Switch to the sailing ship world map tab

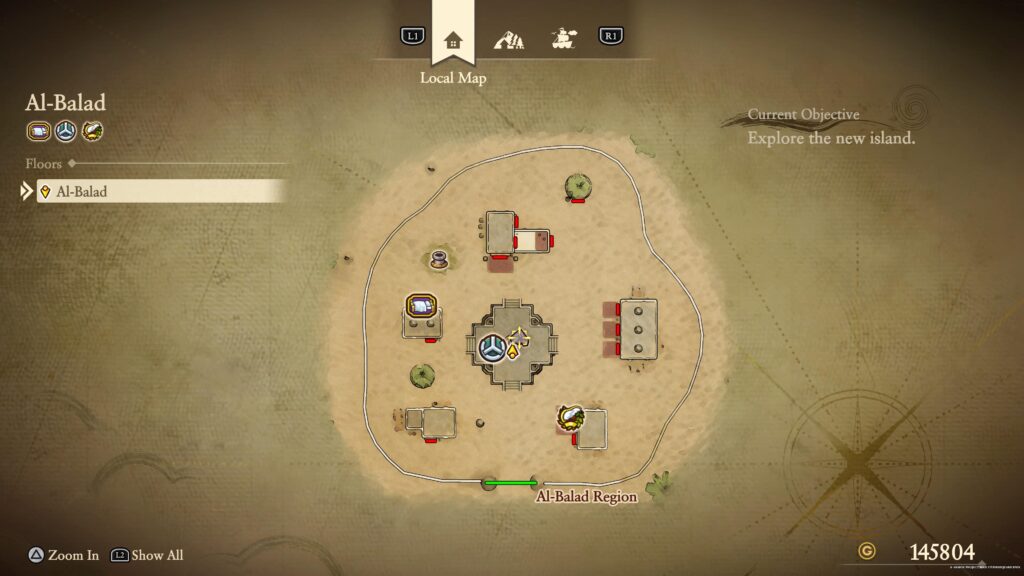point(564,40)
